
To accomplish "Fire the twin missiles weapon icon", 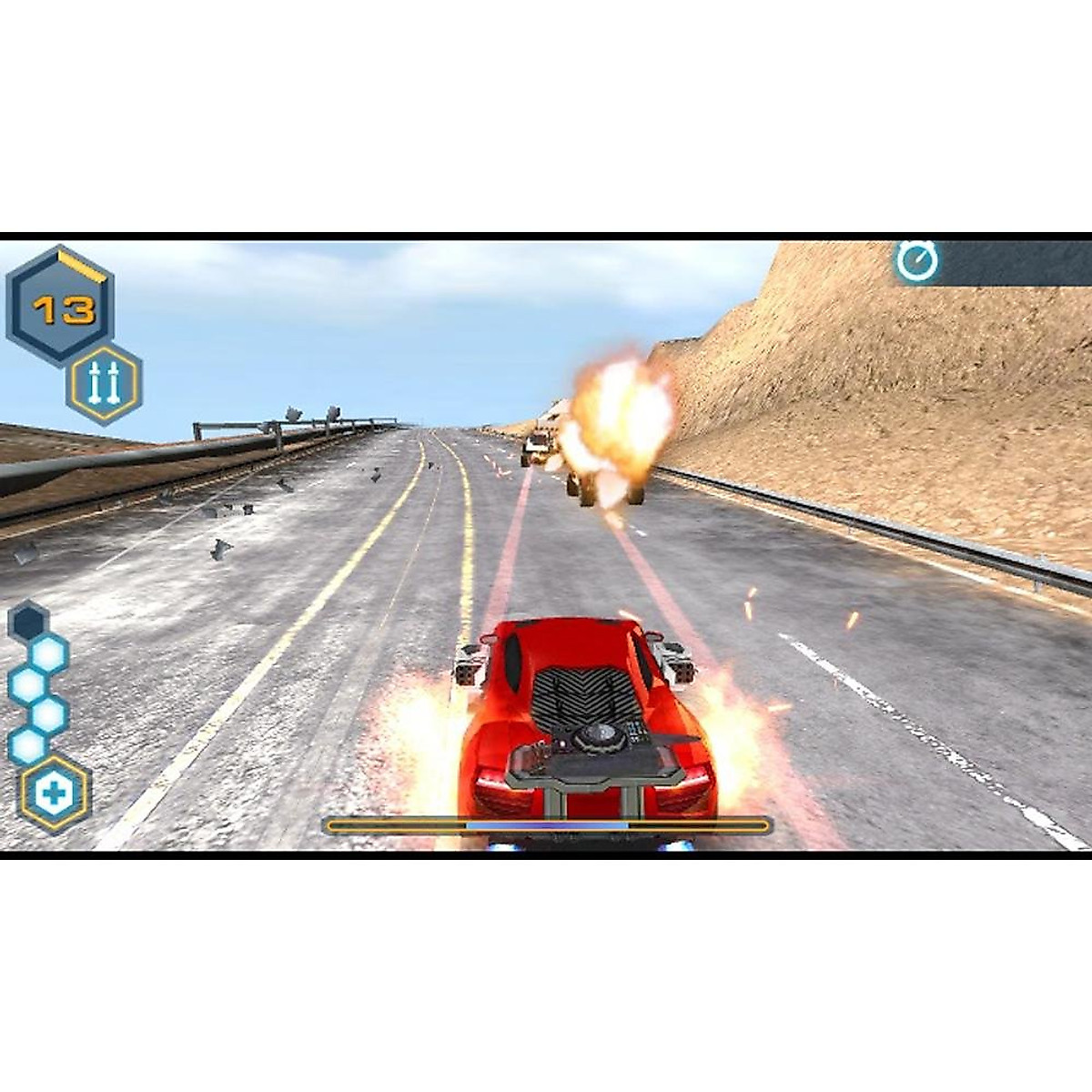I will (x=104, y=385).
